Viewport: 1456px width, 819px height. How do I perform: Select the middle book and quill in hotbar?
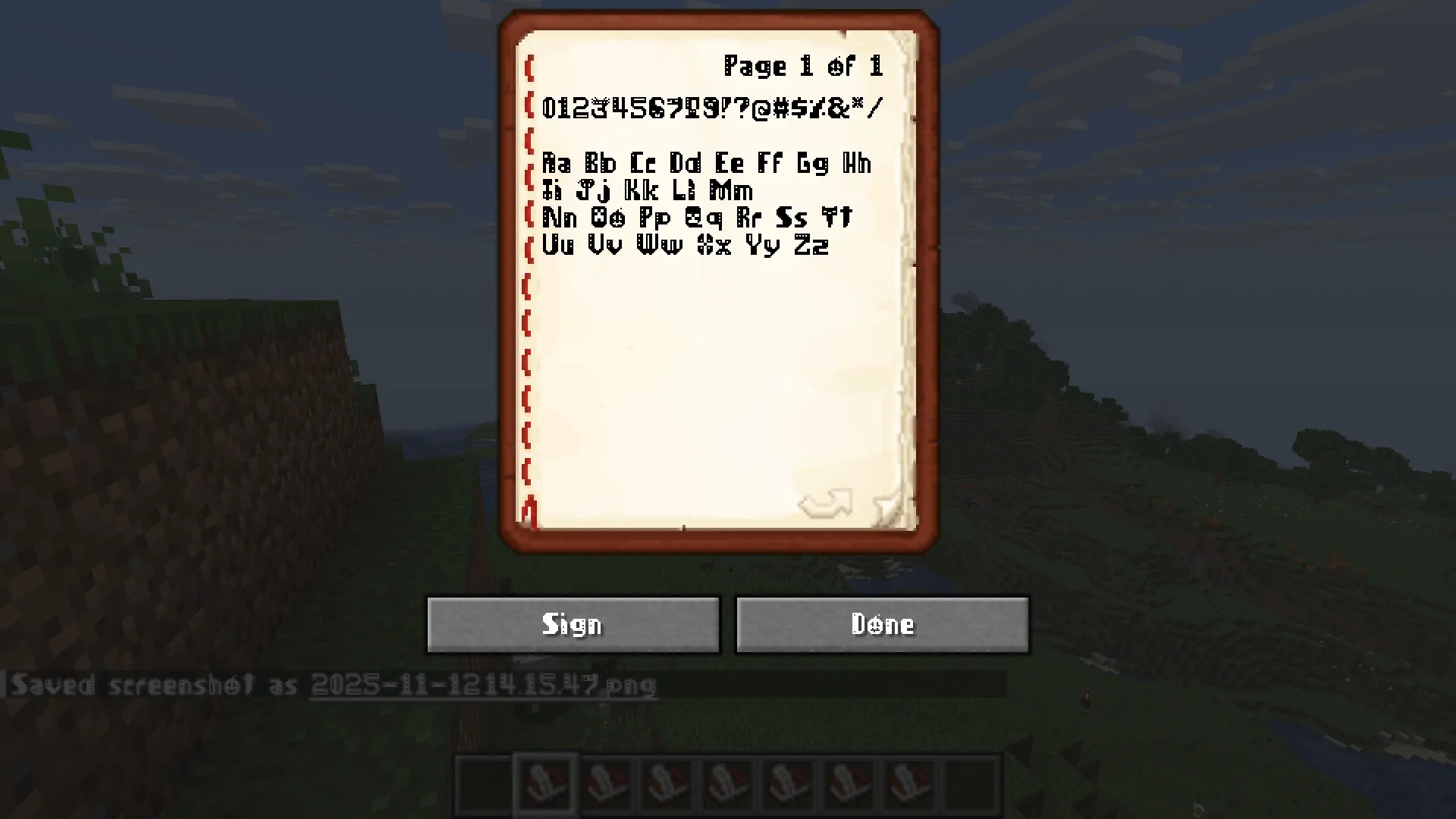(x=726, y=783)
